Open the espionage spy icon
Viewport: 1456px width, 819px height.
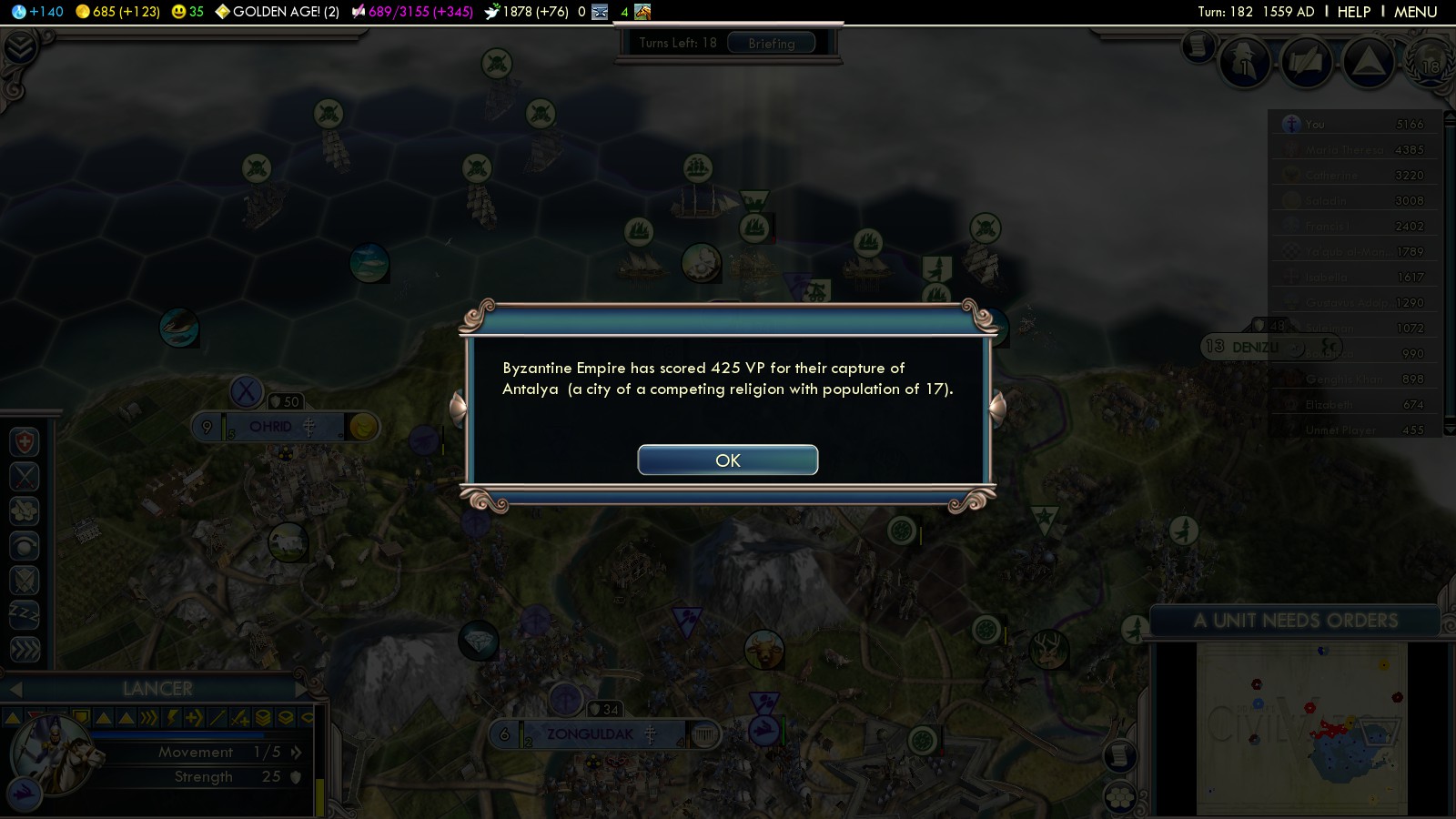point(1245,64)
